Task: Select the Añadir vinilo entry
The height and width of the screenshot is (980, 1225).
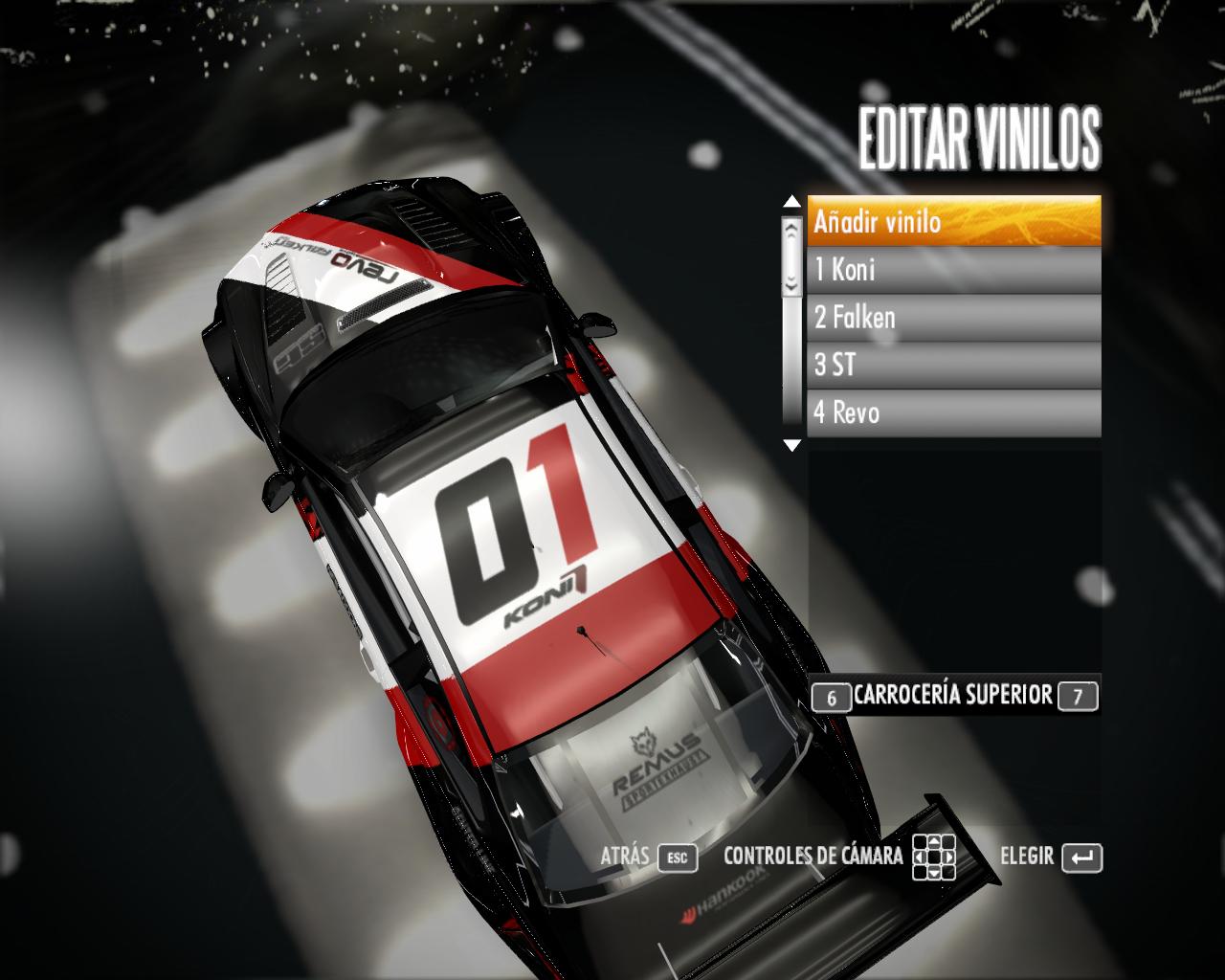Action: 953,222
